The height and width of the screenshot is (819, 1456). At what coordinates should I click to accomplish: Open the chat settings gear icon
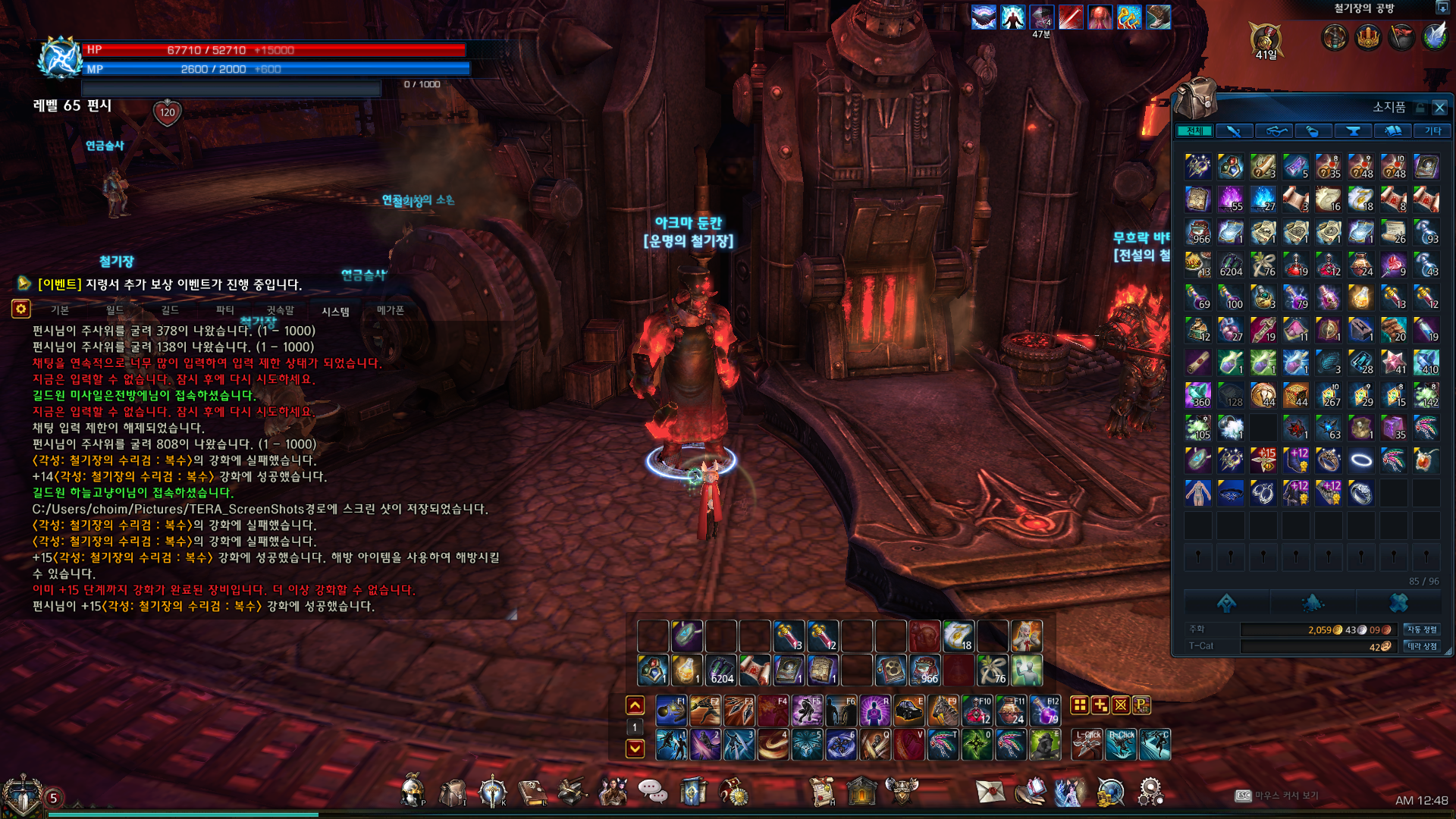click(x=20, y=309)
